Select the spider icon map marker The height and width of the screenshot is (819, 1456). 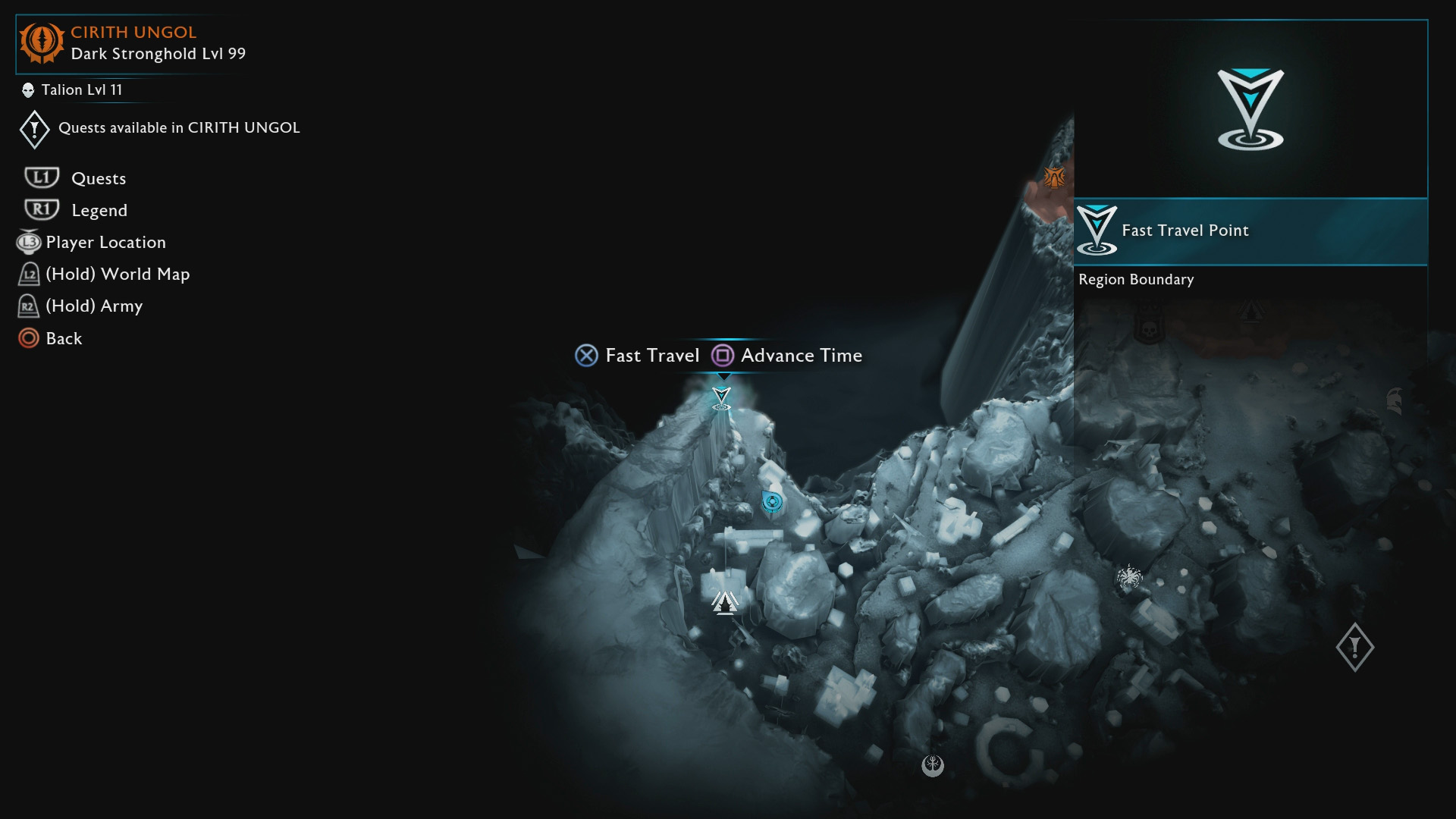click(1129, 578)
